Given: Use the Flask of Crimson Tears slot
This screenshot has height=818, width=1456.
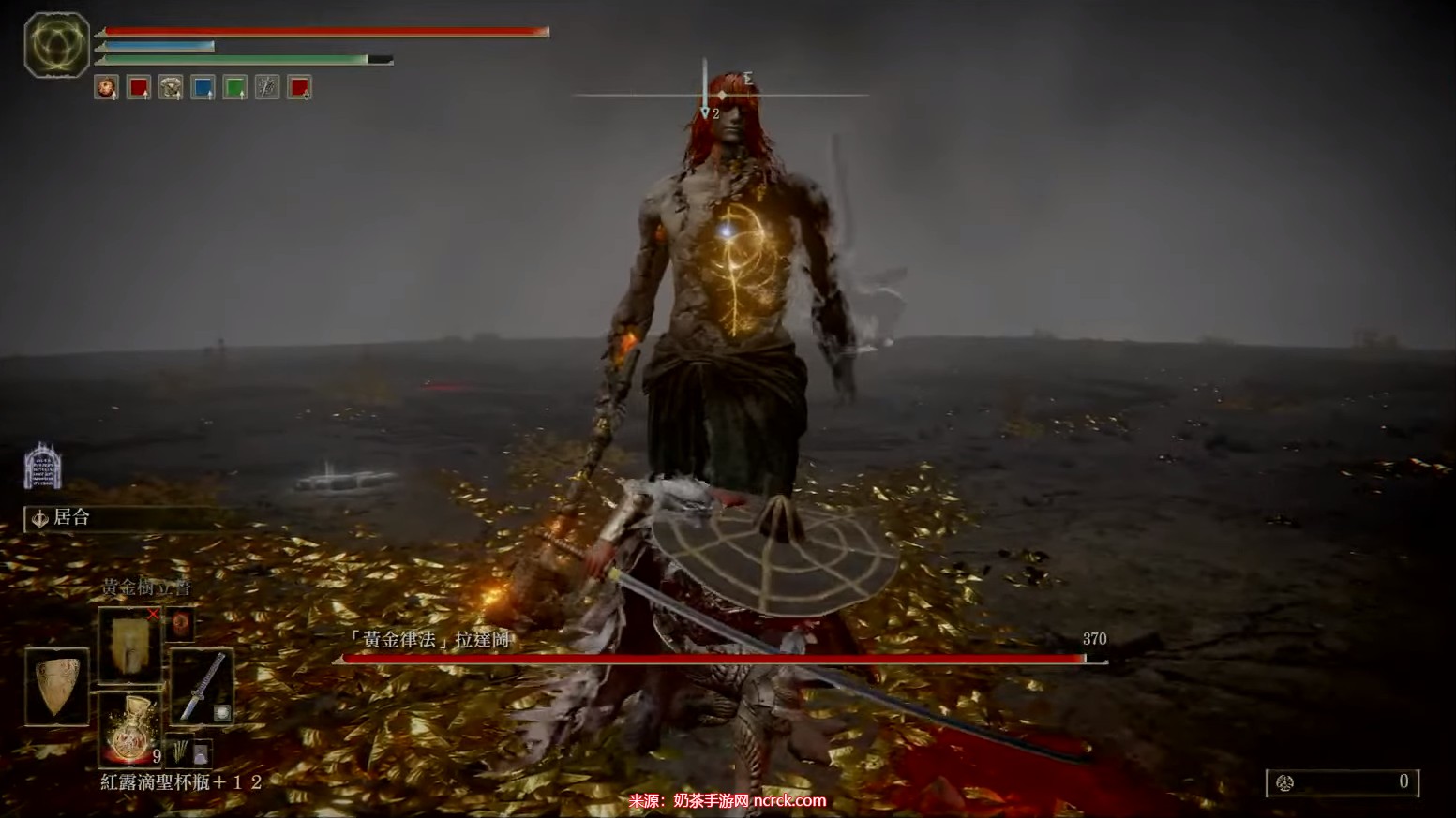Looking at the screenshot, I should 128,729.
